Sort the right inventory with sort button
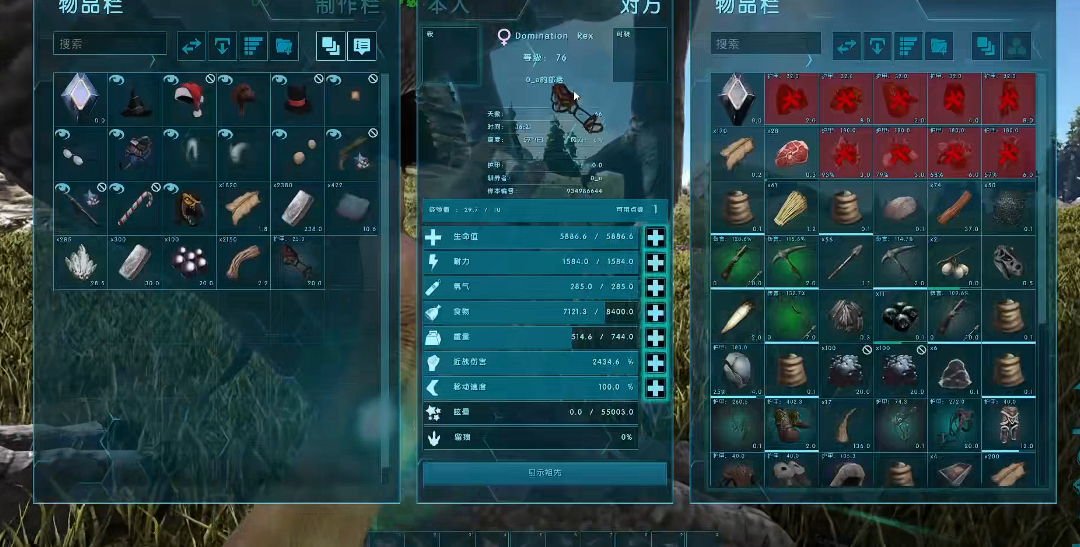Image resolution: width=1080 pixels, height=547 pixels. pyautogui.click(x=908, y=46)
